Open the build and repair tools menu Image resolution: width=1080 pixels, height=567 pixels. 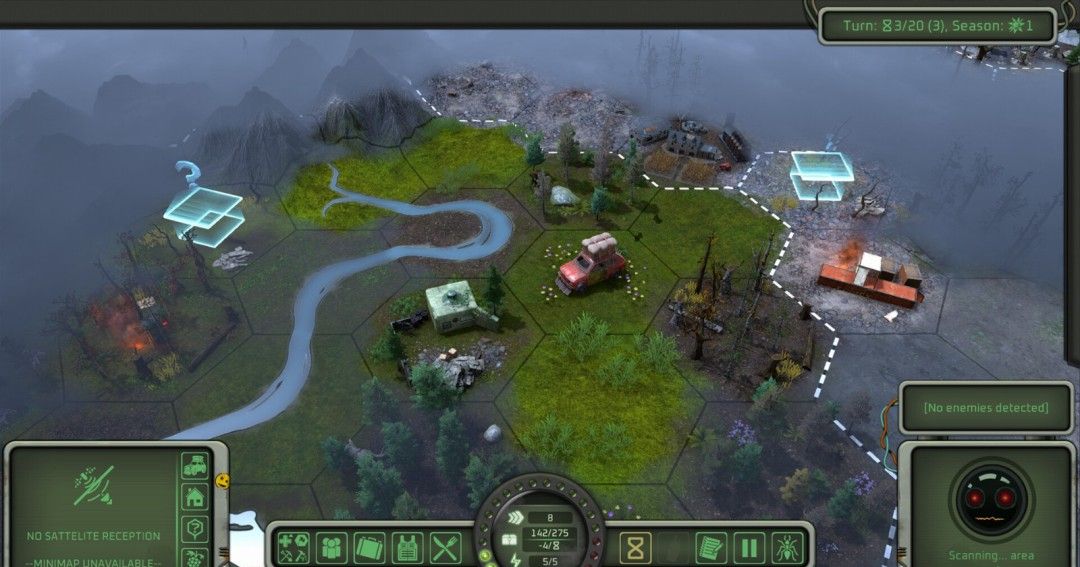(293, 547)
